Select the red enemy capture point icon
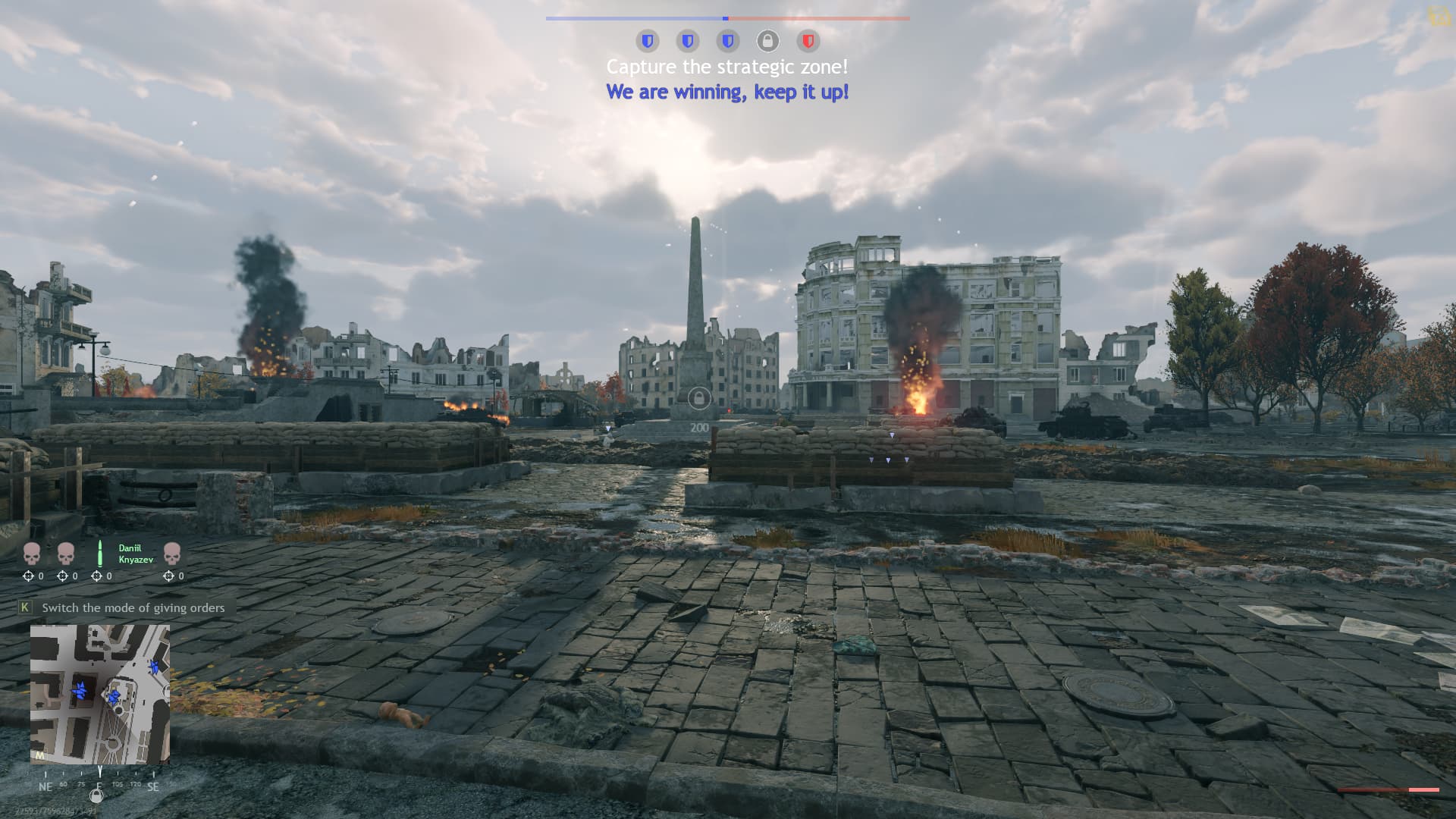Image resolution: width=1456 pixels, height=819 pixels. pos(808,40)
